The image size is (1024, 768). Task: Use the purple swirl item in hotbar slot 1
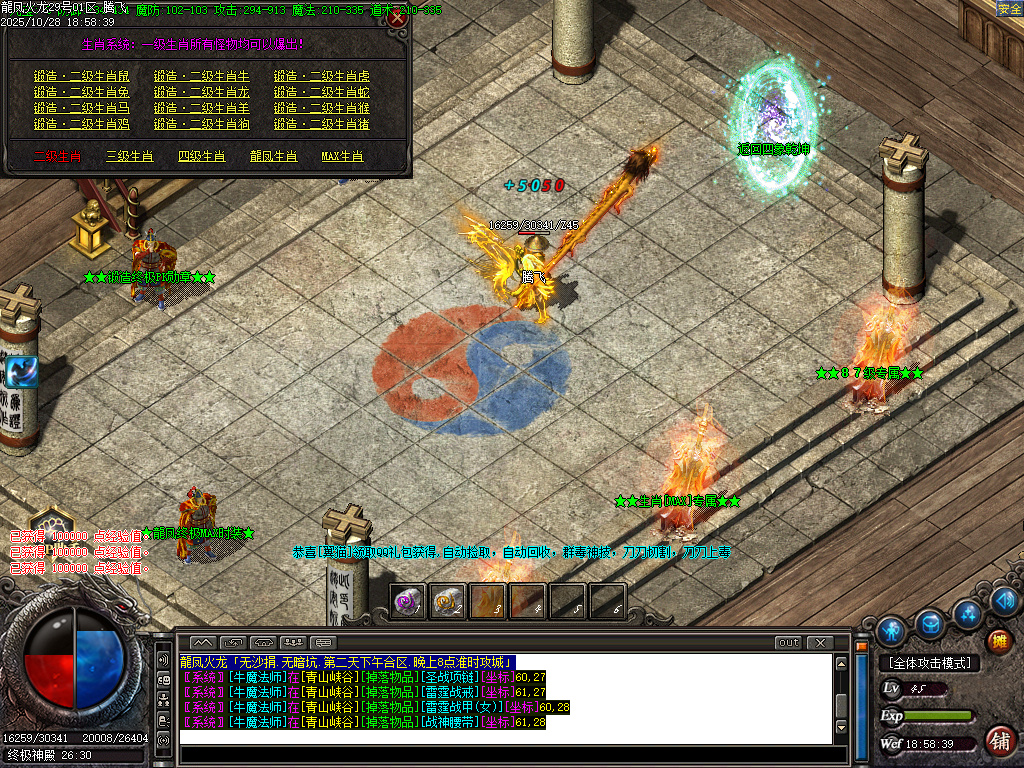pos(407,602)
